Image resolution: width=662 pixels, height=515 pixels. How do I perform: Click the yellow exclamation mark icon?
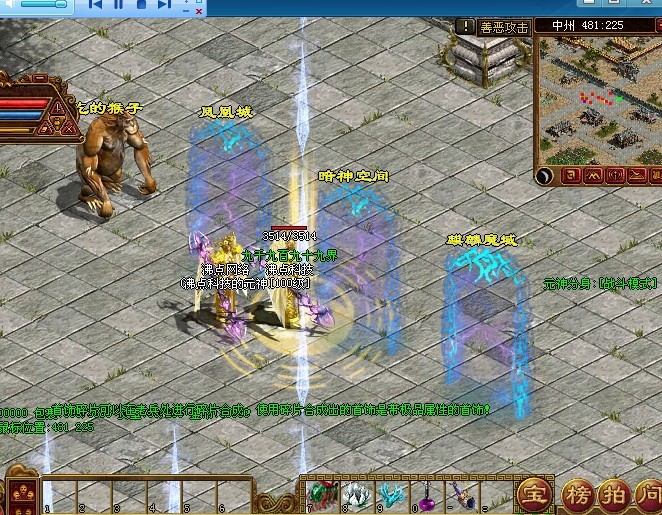pyautogui.click(x=466, y=25)
